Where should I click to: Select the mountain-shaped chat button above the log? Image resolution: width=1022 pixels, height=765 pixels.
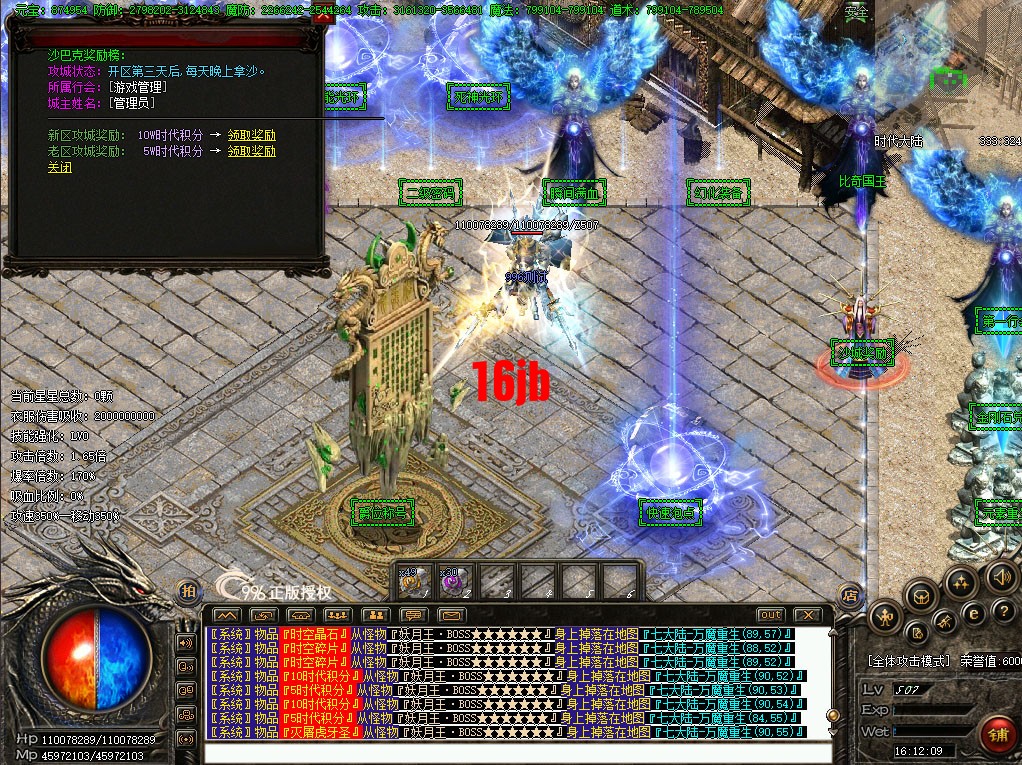(x=227, y=614)
